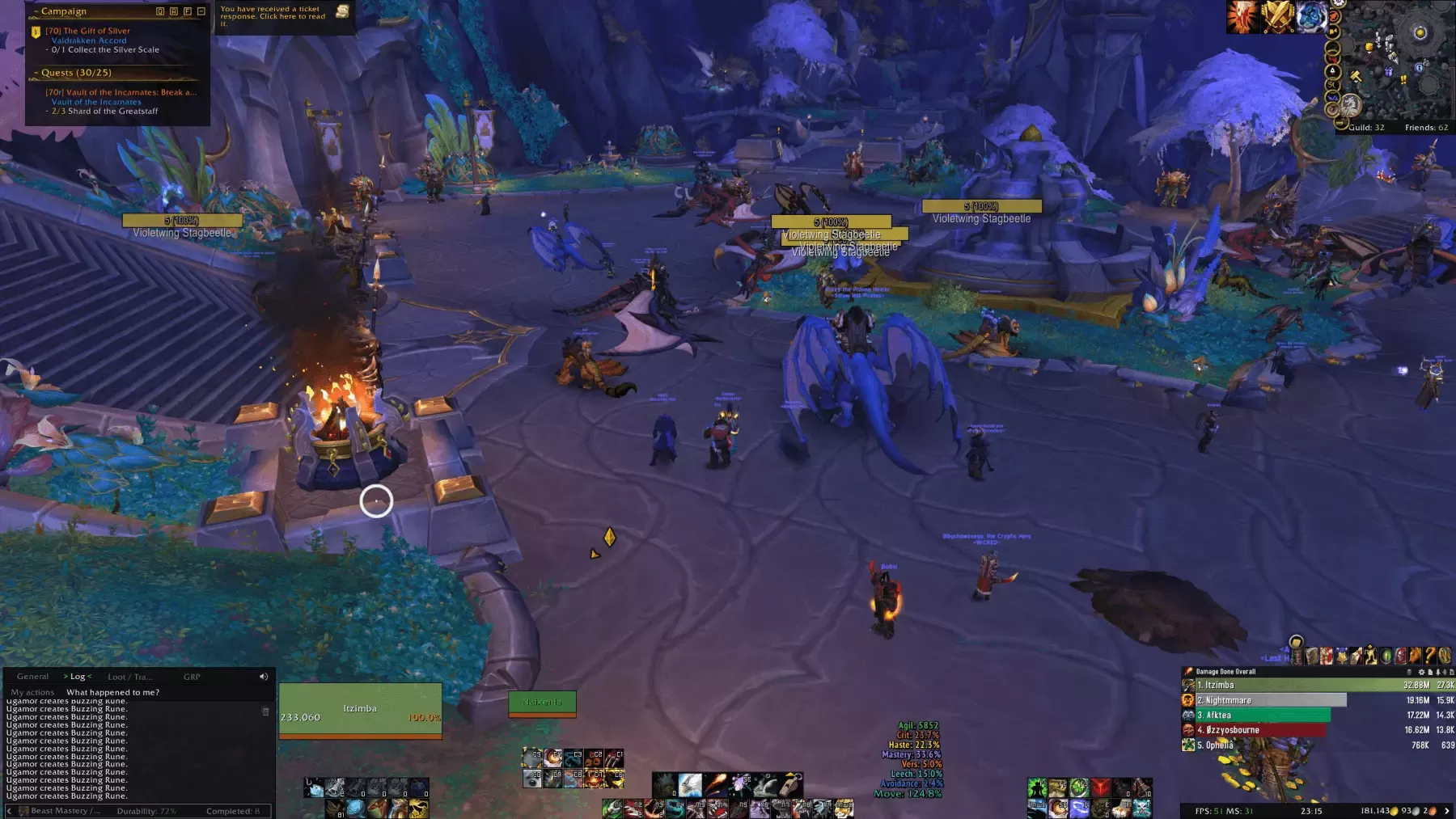1456x819 pixels.
Task: Toggle the A tracking button on the quest tracker
Action: (174, 11)
